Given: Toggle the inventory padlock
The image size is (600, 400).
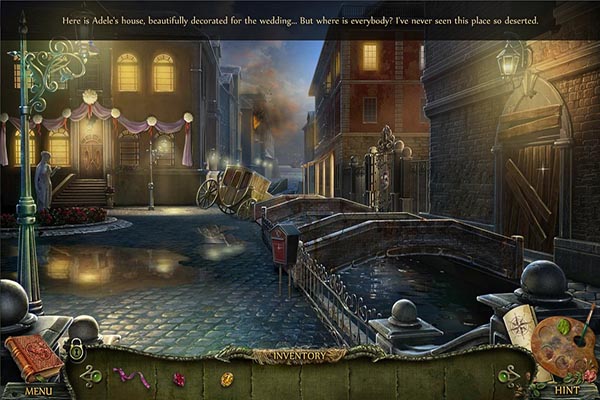Looking at the screenshot, I should coord(74,349).
